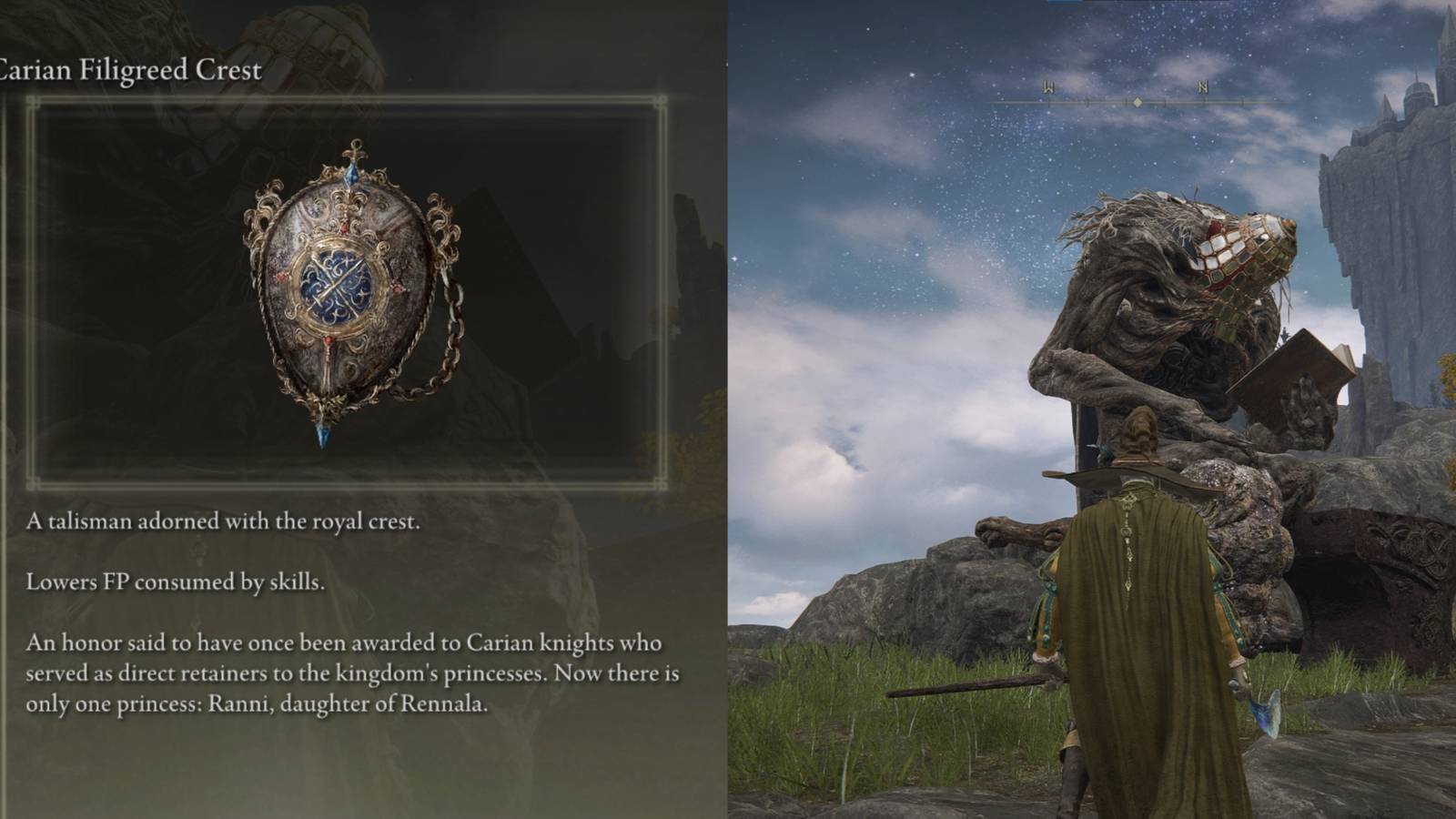Screen dimensions: 1456x819
Task: Click the blue crystal at the talisman's bottom tip
Action: [x=323, y=434]
